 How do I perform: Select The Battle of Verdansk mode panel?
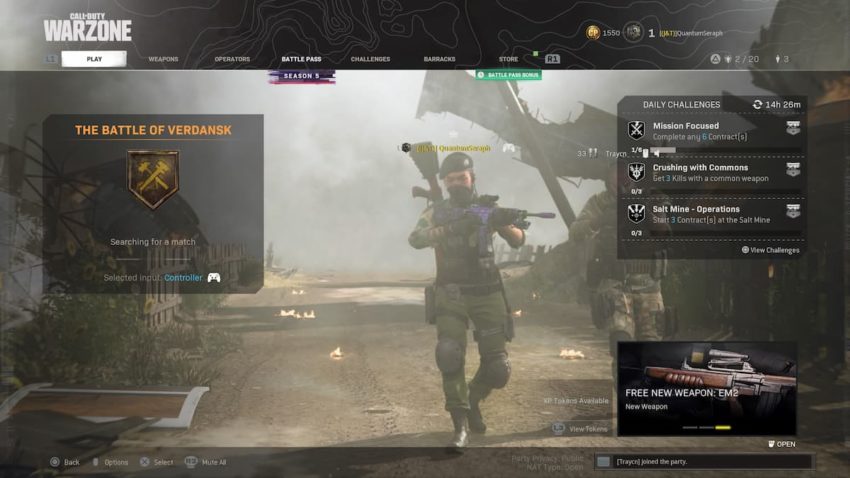[153, 203]
